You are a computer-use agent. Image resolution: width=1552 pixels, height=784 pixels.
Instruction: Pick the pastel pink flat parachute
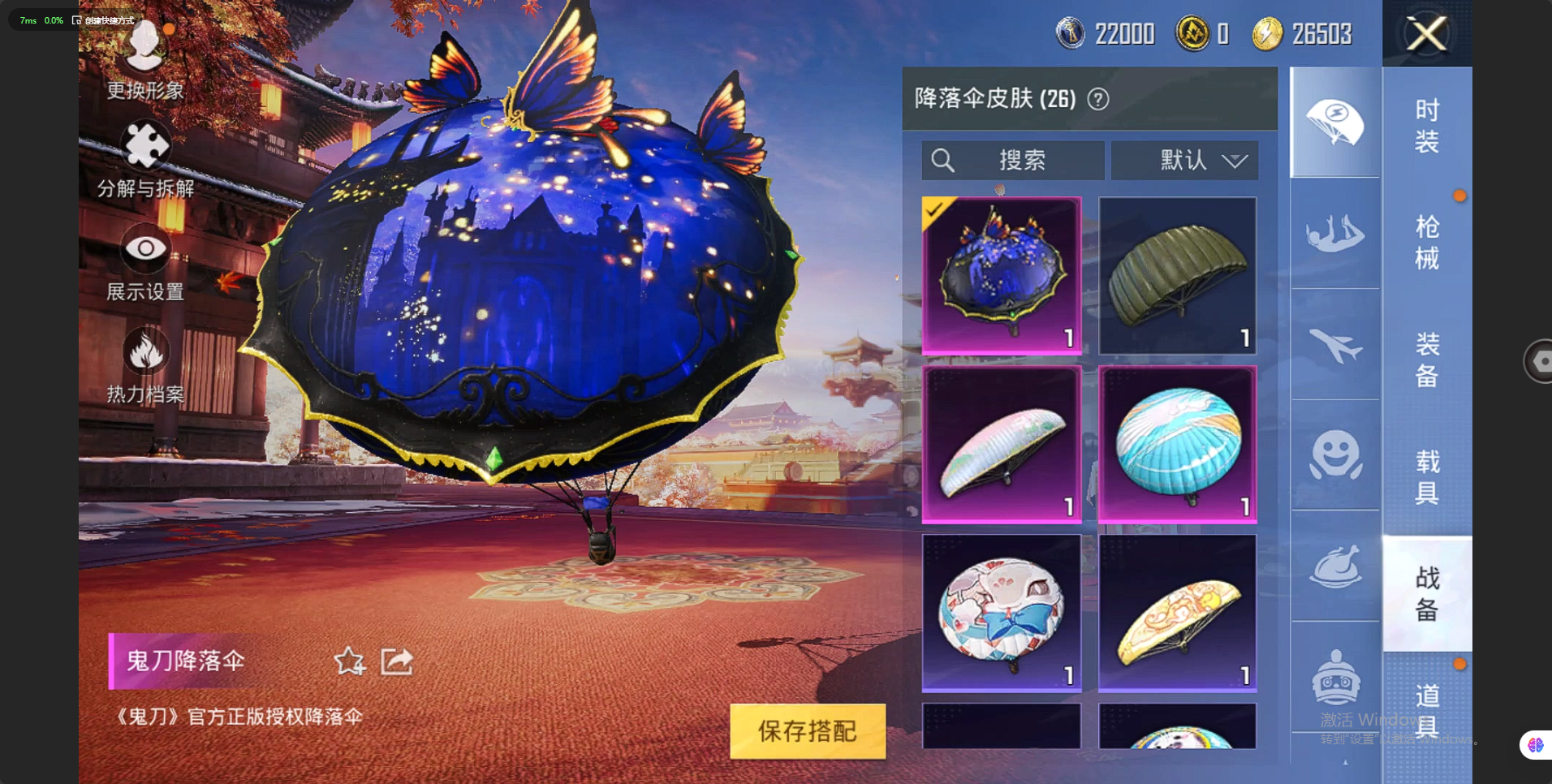coord(1001,444)
